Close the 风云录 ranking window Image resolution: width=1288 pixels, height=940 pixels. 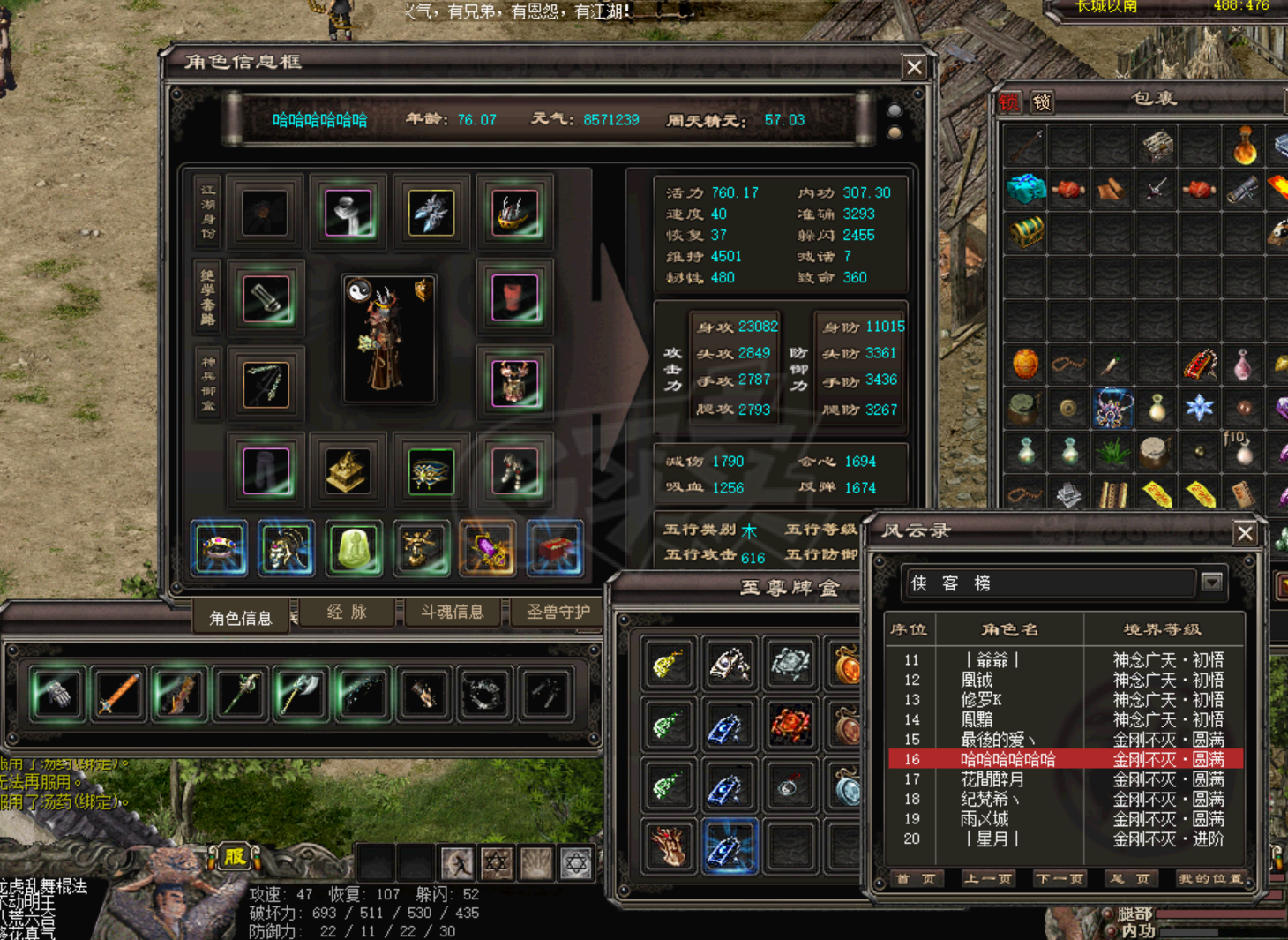click(x=1245, y=533)
